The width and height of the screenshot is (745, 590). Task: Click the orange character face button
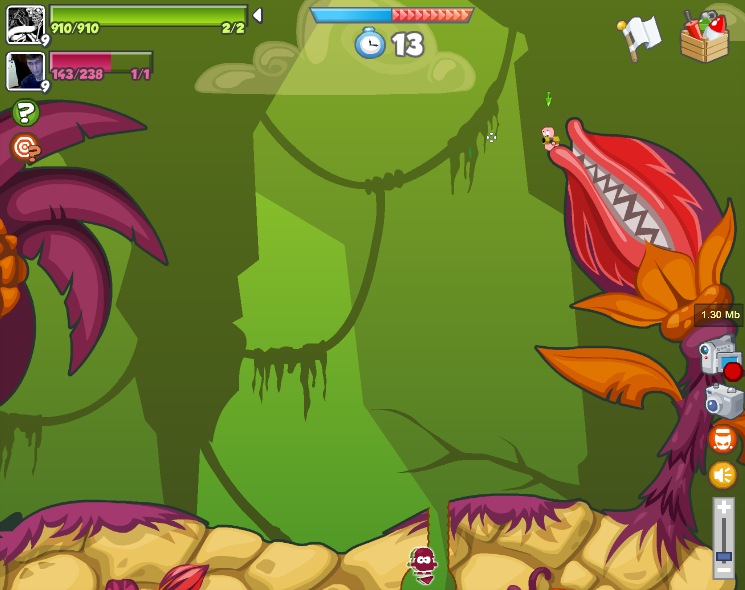(x=723, y=439)
